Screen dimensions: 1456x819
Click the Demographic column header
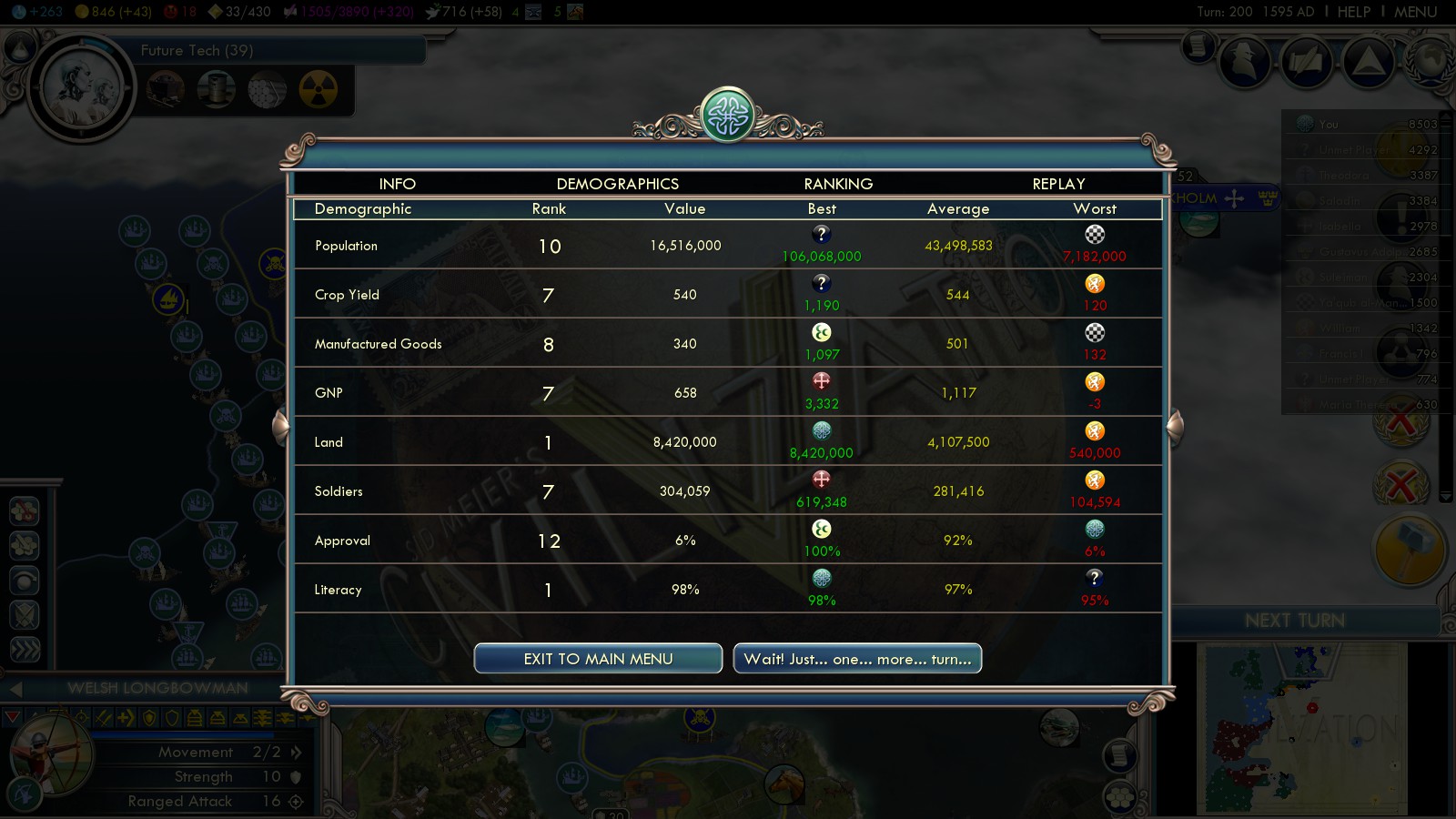click(363, 209)
